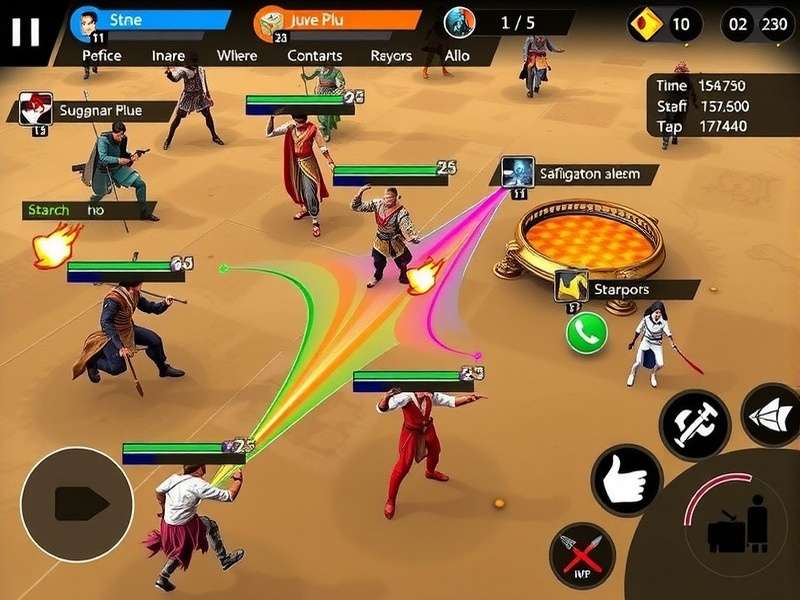
Task: Show the Contarts tab
Action: coord(314,56)
